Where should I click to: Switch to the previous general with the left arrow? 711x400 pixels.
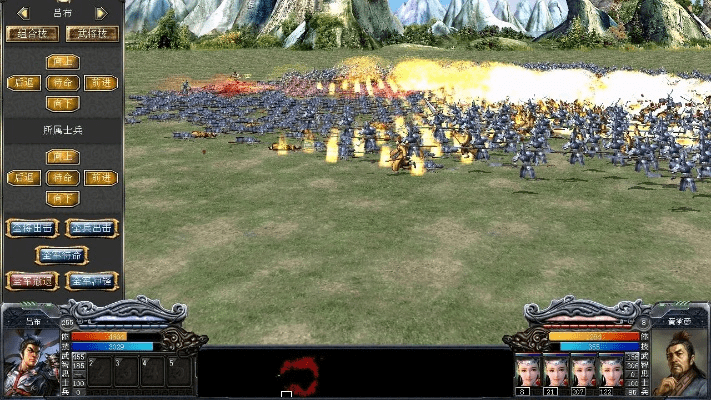click(21, 13)
